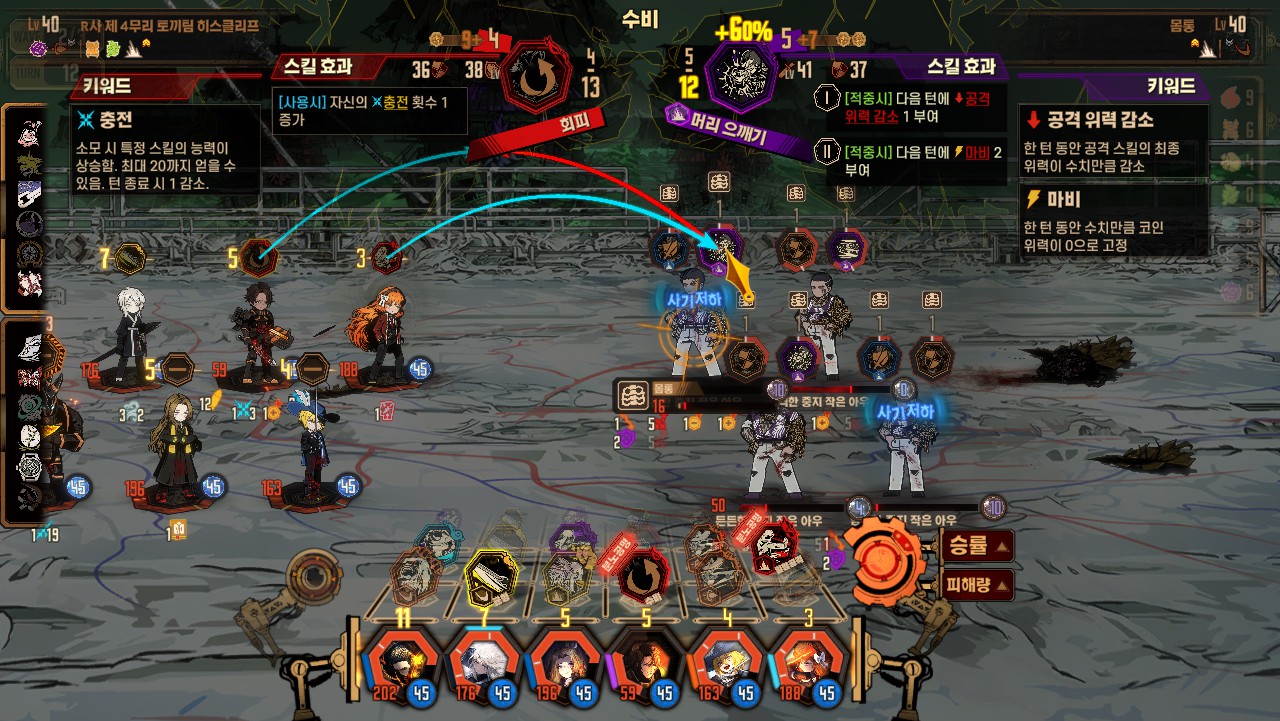Click the purple enemy skill slot targeted by arrows
1280x721 pixels.
coord(717,247)
